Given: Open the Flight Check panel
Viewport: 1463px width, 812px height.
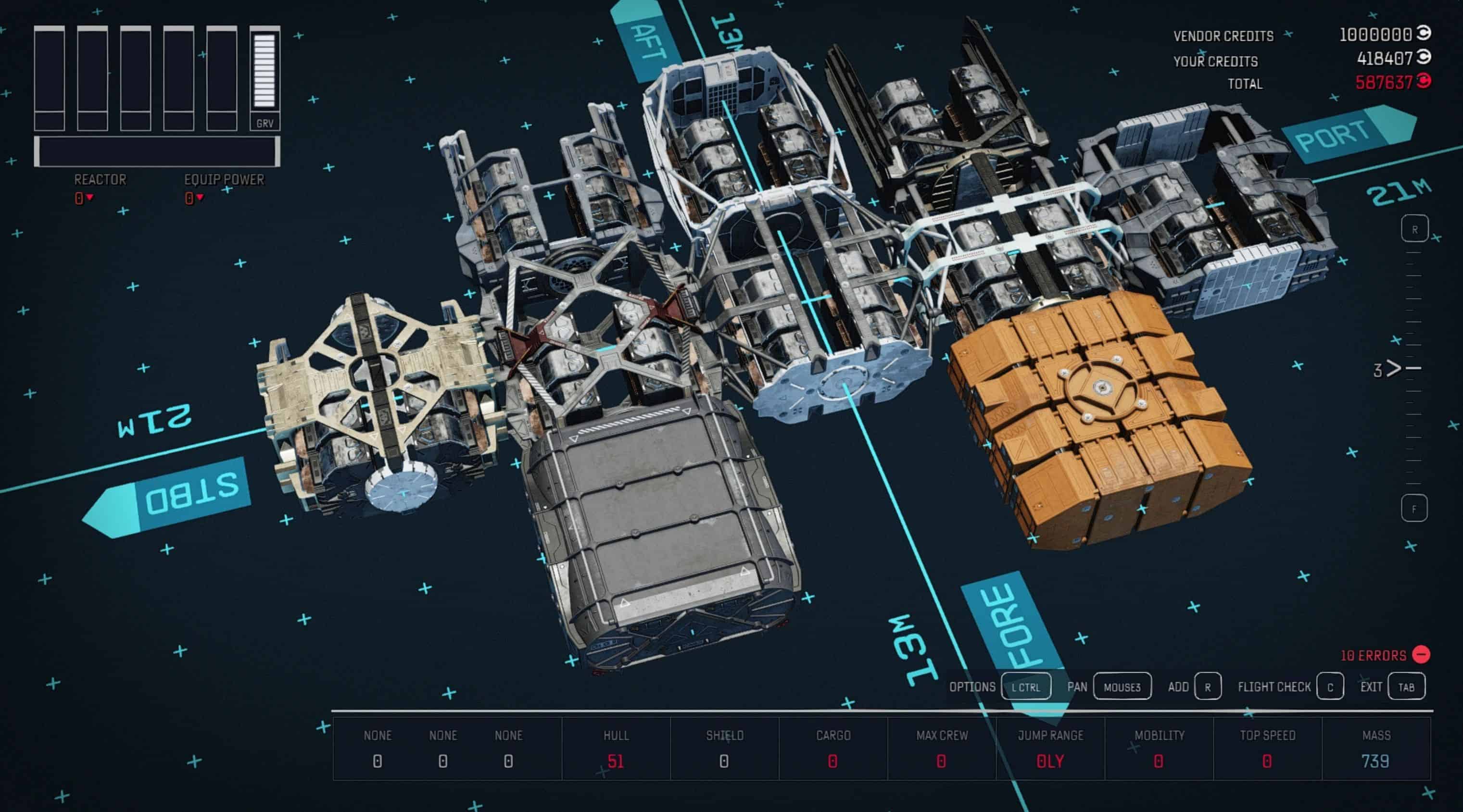Looking at the screenshot, I should click(1329, 687).
